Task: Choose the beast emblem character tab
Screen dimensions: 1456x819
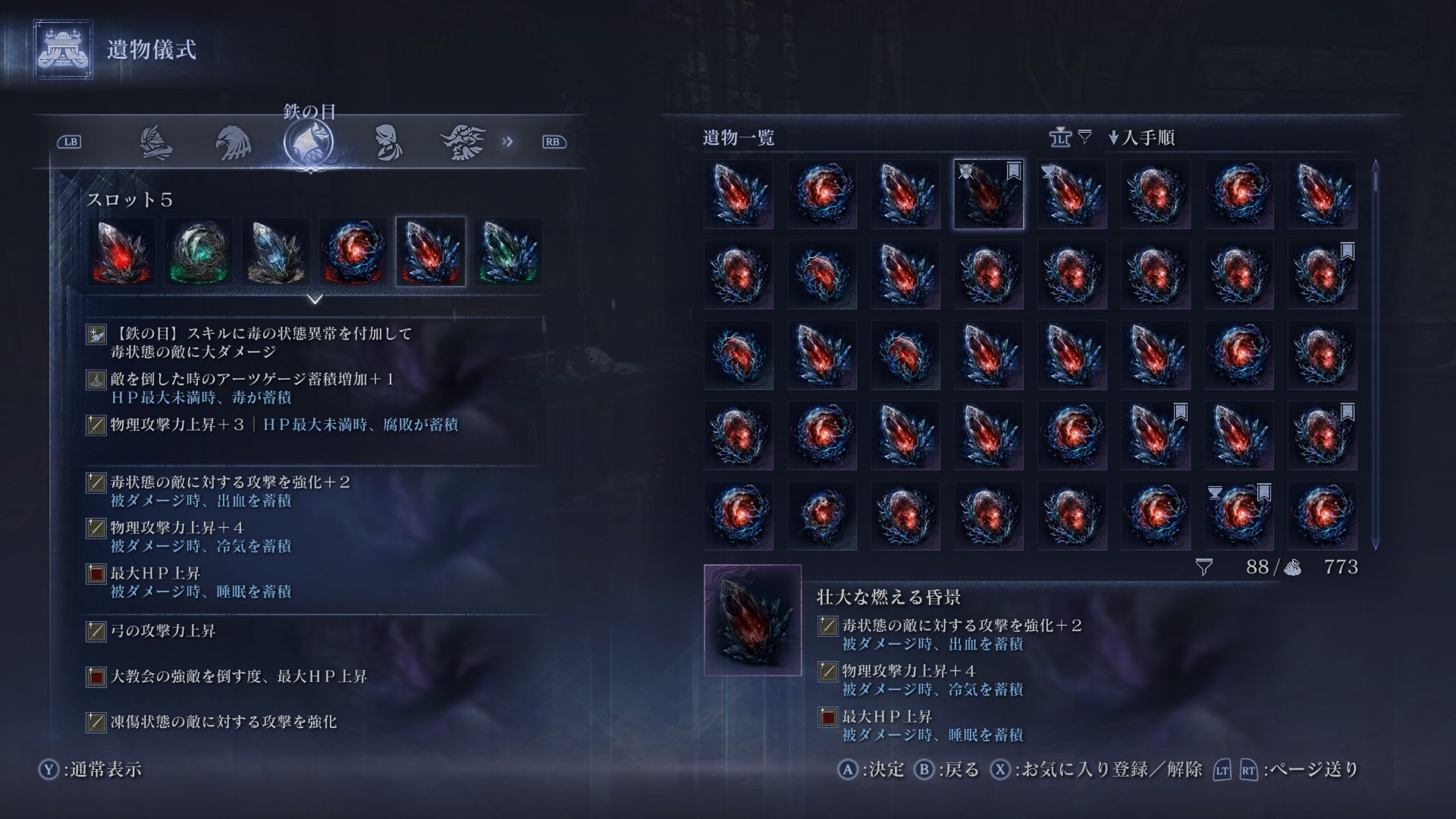Action: (463, 143)
